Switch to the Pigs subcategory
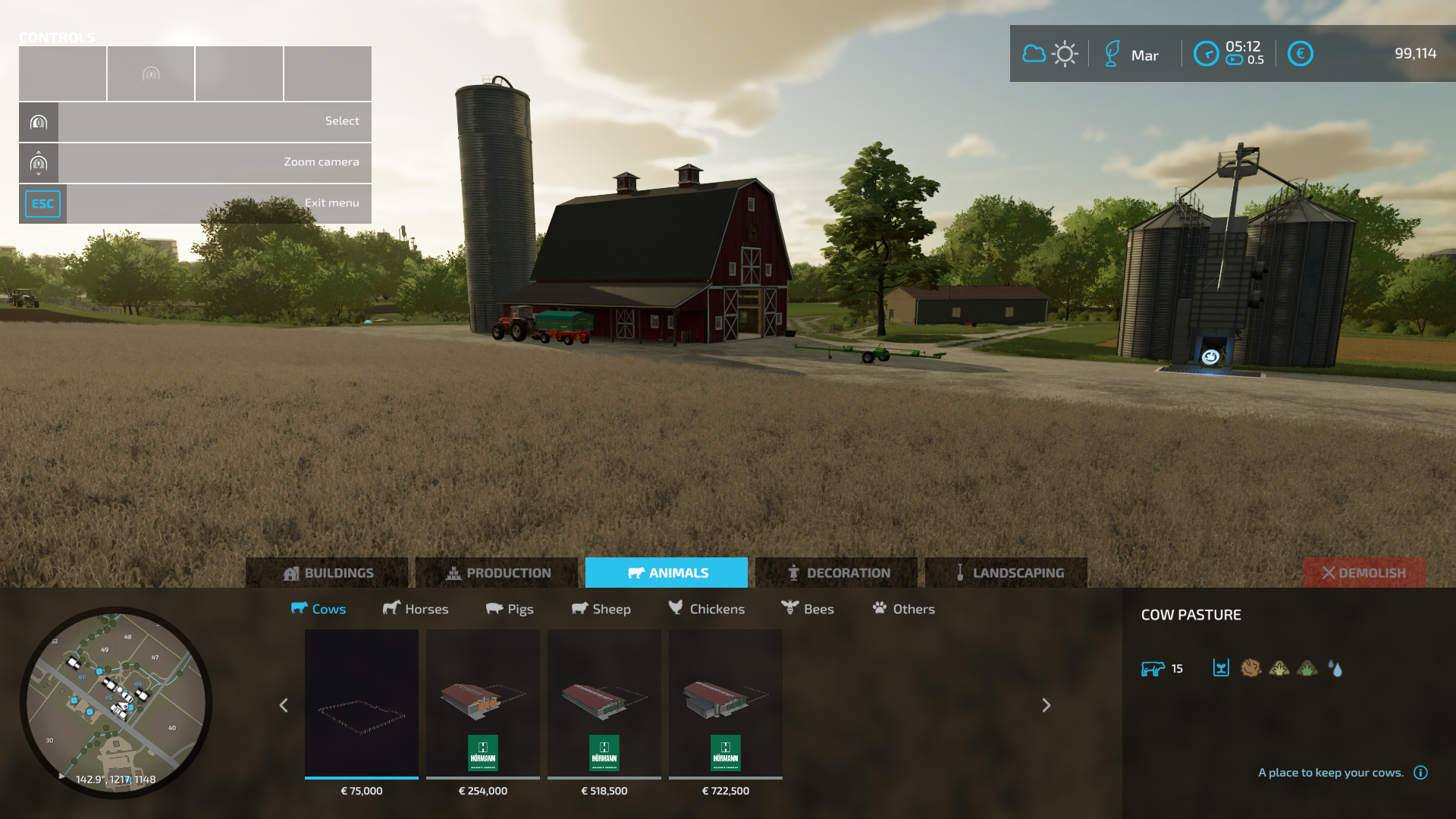Viewport: 1456px width, 819px height. pos(510,609)
